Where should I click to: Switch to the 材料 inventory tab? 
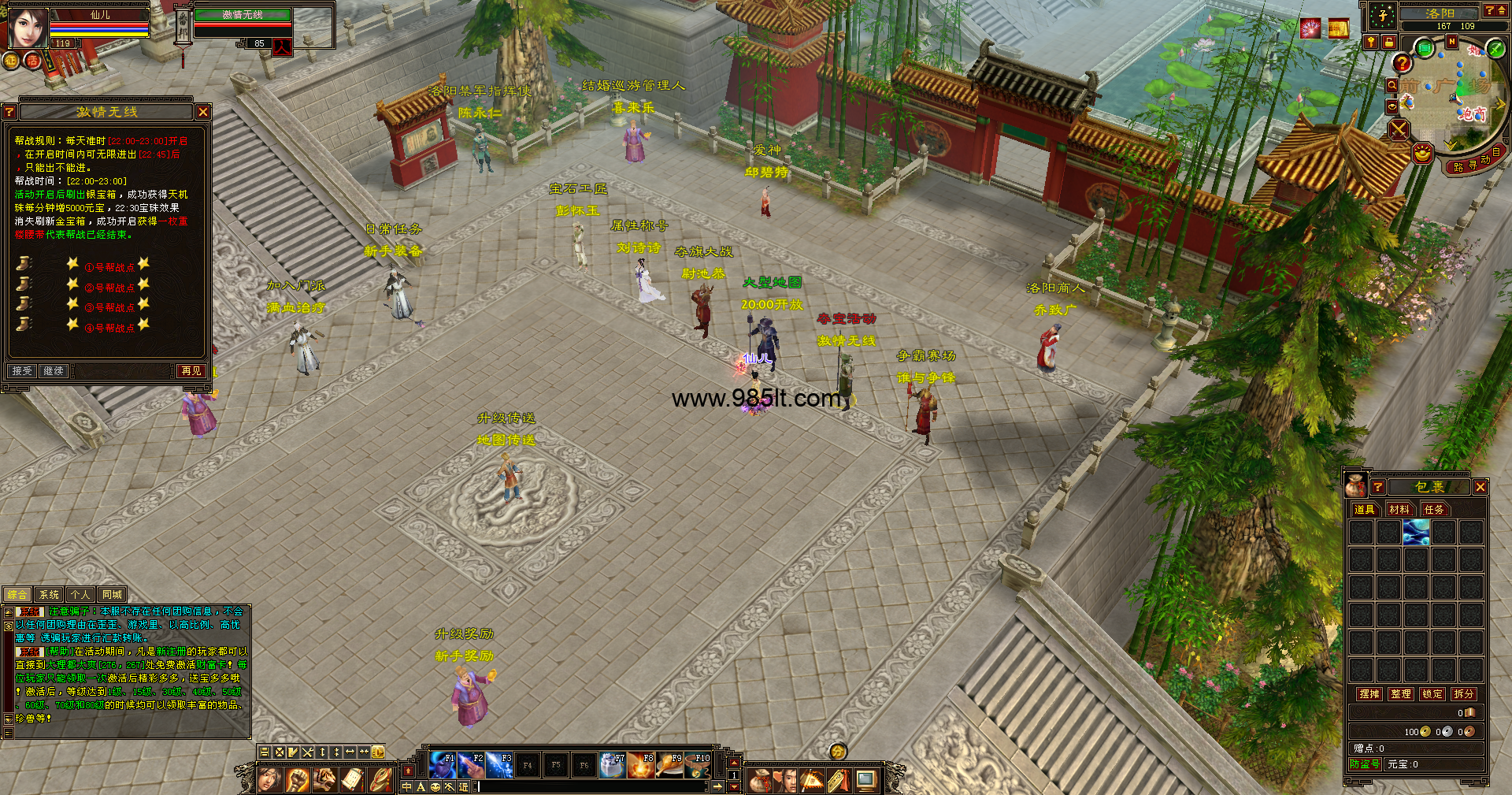click(1399, 510)
